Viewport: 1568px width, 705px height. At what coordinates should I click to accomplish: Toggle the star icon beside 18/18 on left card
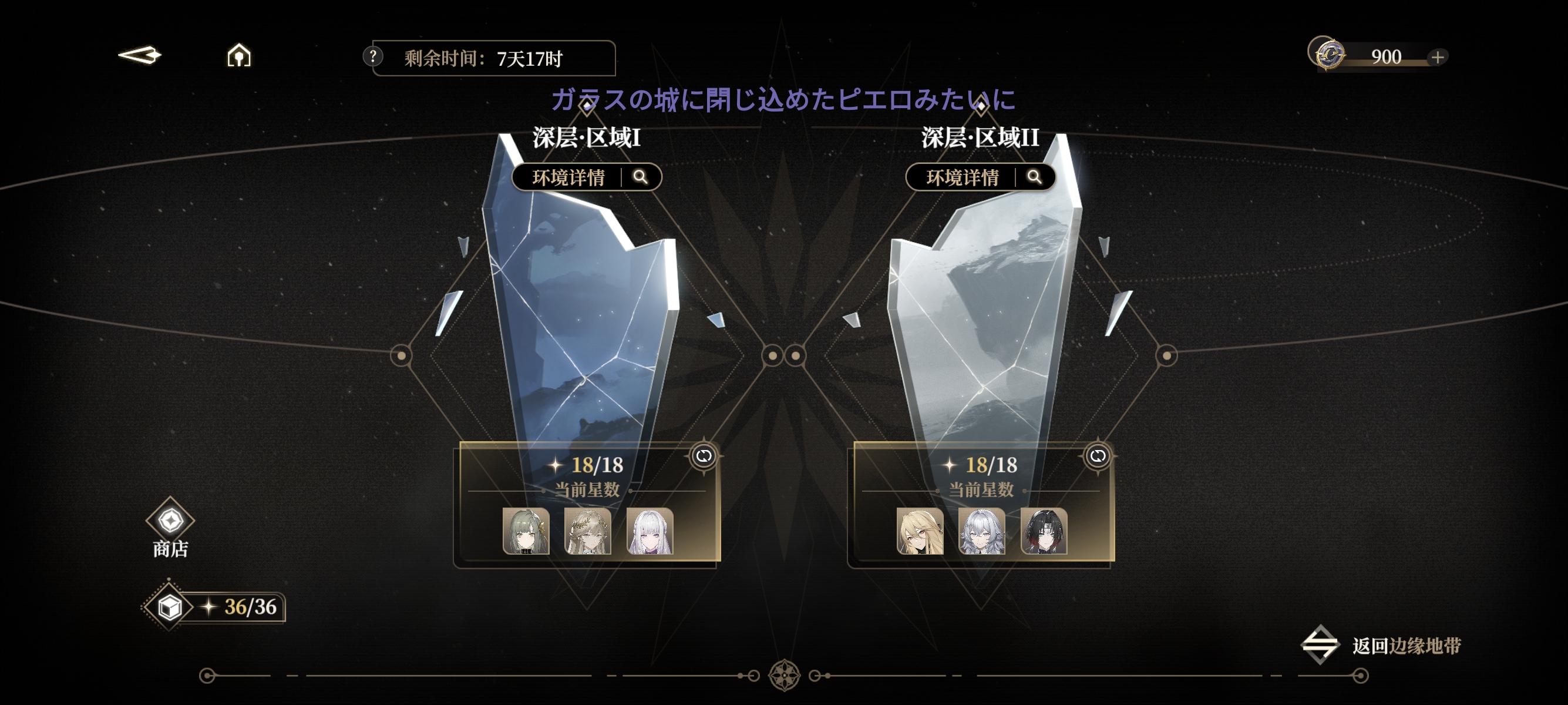pyautogui.click(x=554, y=464)
